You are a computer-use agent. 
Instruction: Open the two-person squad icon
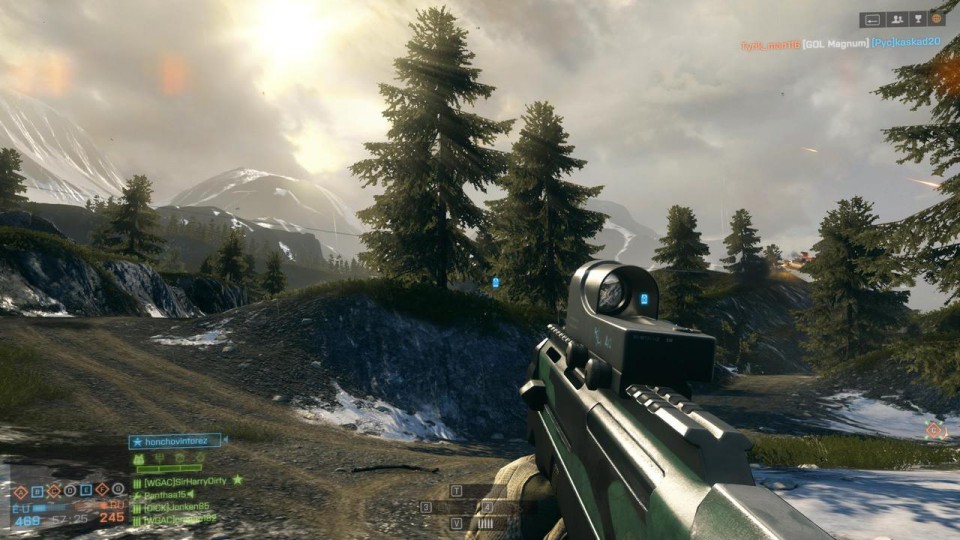895,19
